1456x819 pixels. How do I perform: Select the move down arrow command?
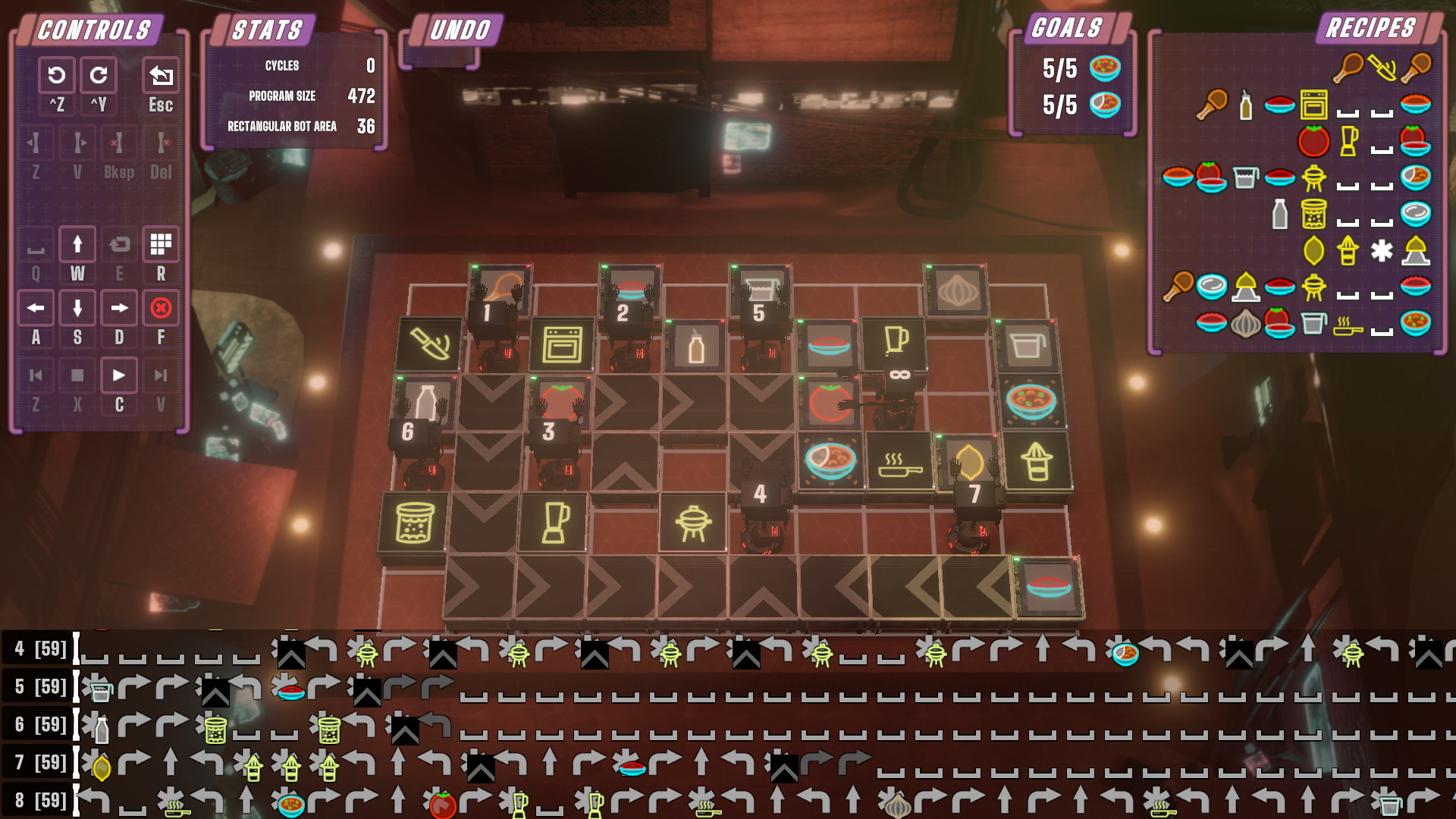(77, 308)
